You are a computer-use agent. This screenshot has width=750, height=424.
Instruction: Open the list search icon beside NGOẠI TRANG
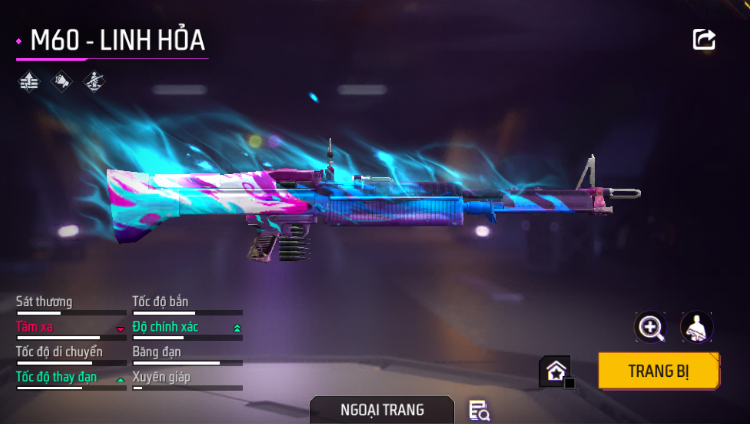[479, 410]
